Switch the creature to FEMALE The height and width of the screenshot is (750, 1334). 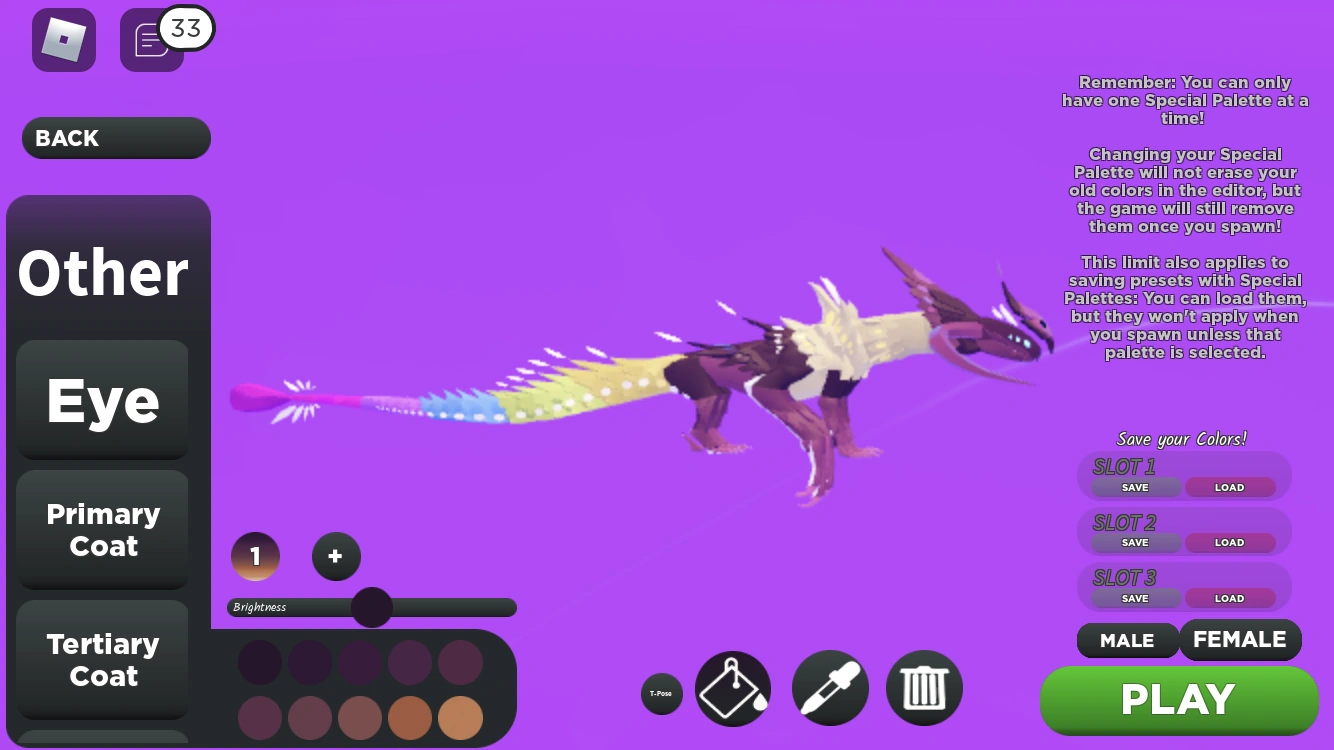pyautogui.click(x=1240, y=639)
